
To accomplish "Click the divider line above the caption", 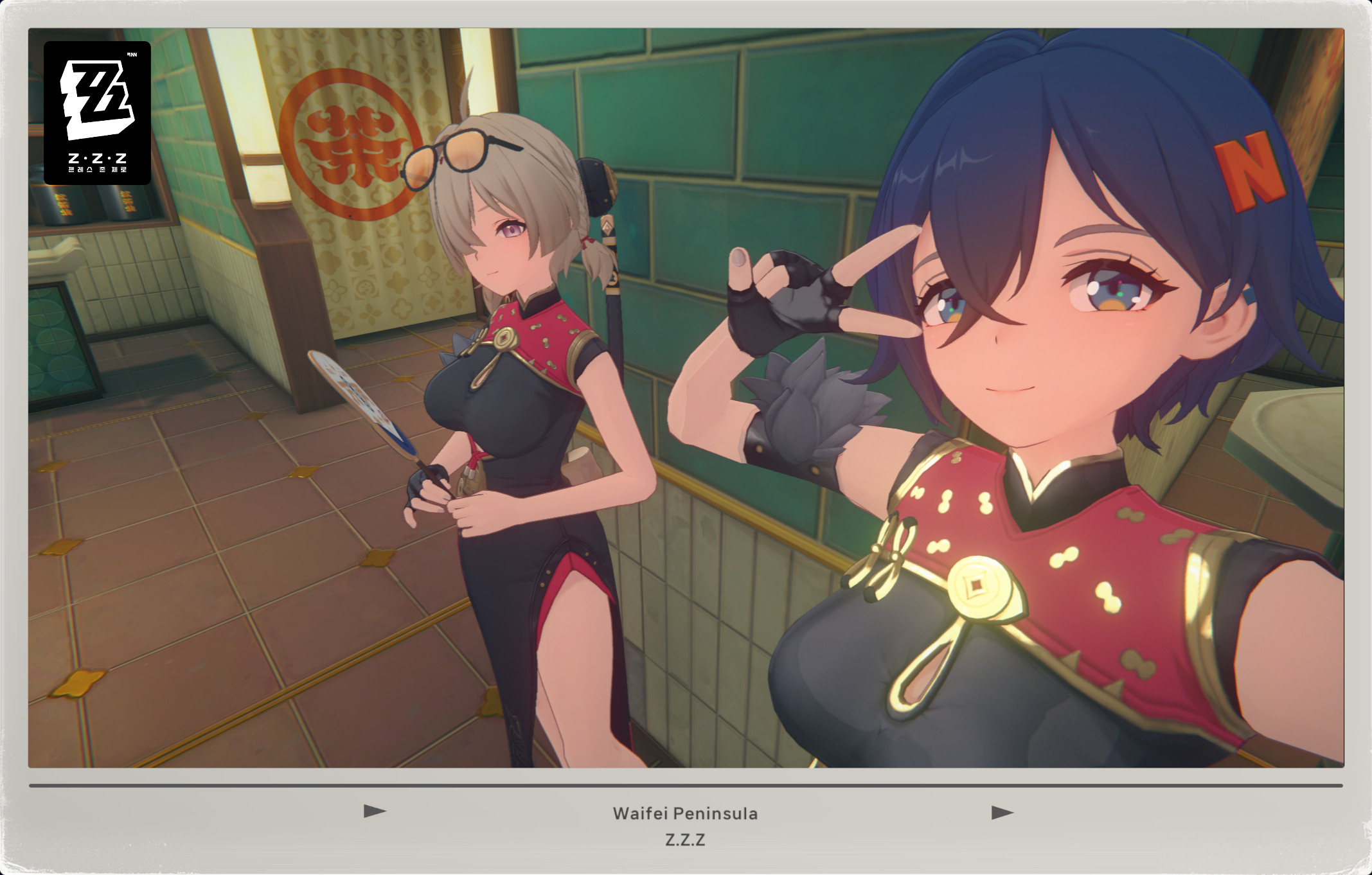I will click(x=686, y=784).
